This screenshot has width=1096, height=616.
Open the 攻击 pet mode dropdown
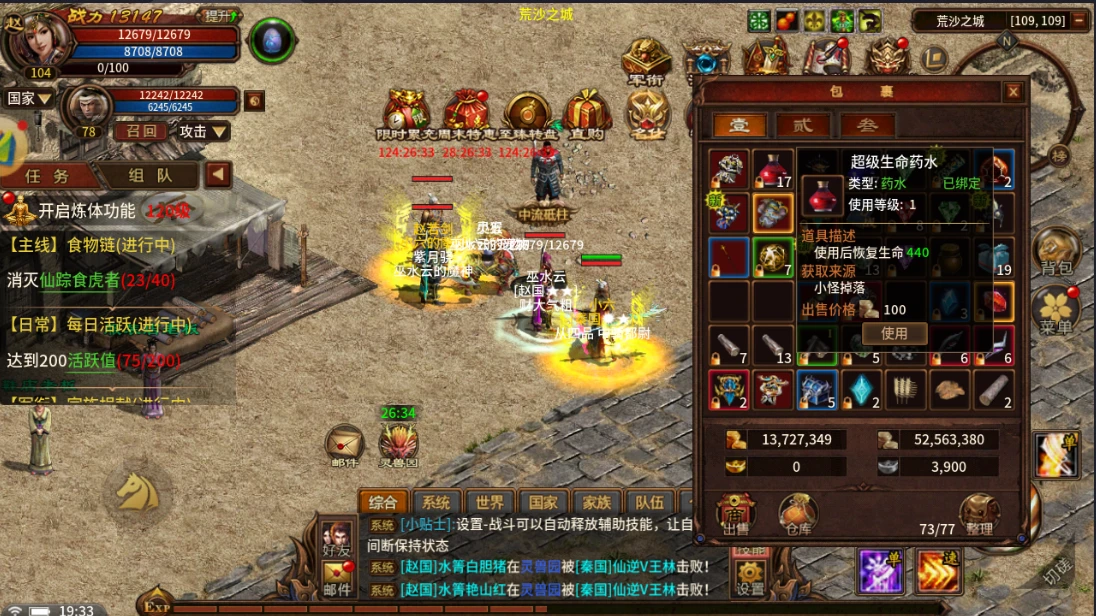point(203,131)
